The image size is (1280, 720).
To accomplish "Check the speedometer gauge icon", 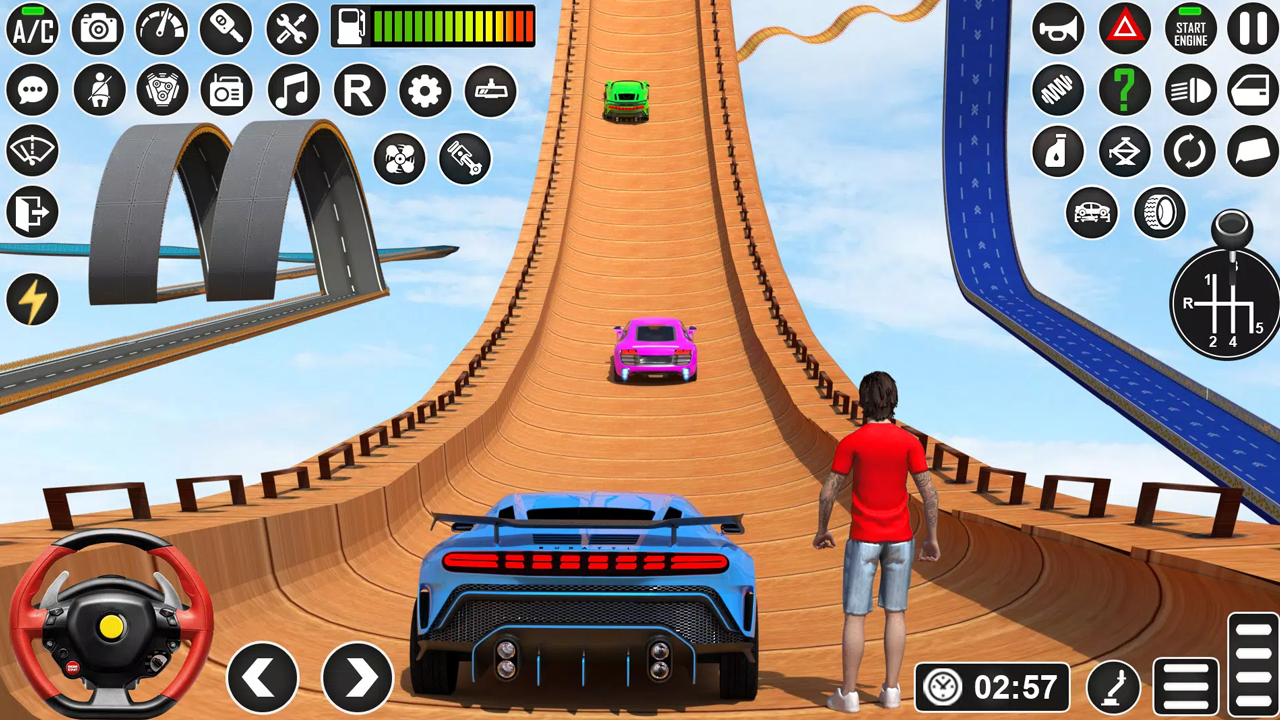I will pyautogui.click(x=161, y=30).
